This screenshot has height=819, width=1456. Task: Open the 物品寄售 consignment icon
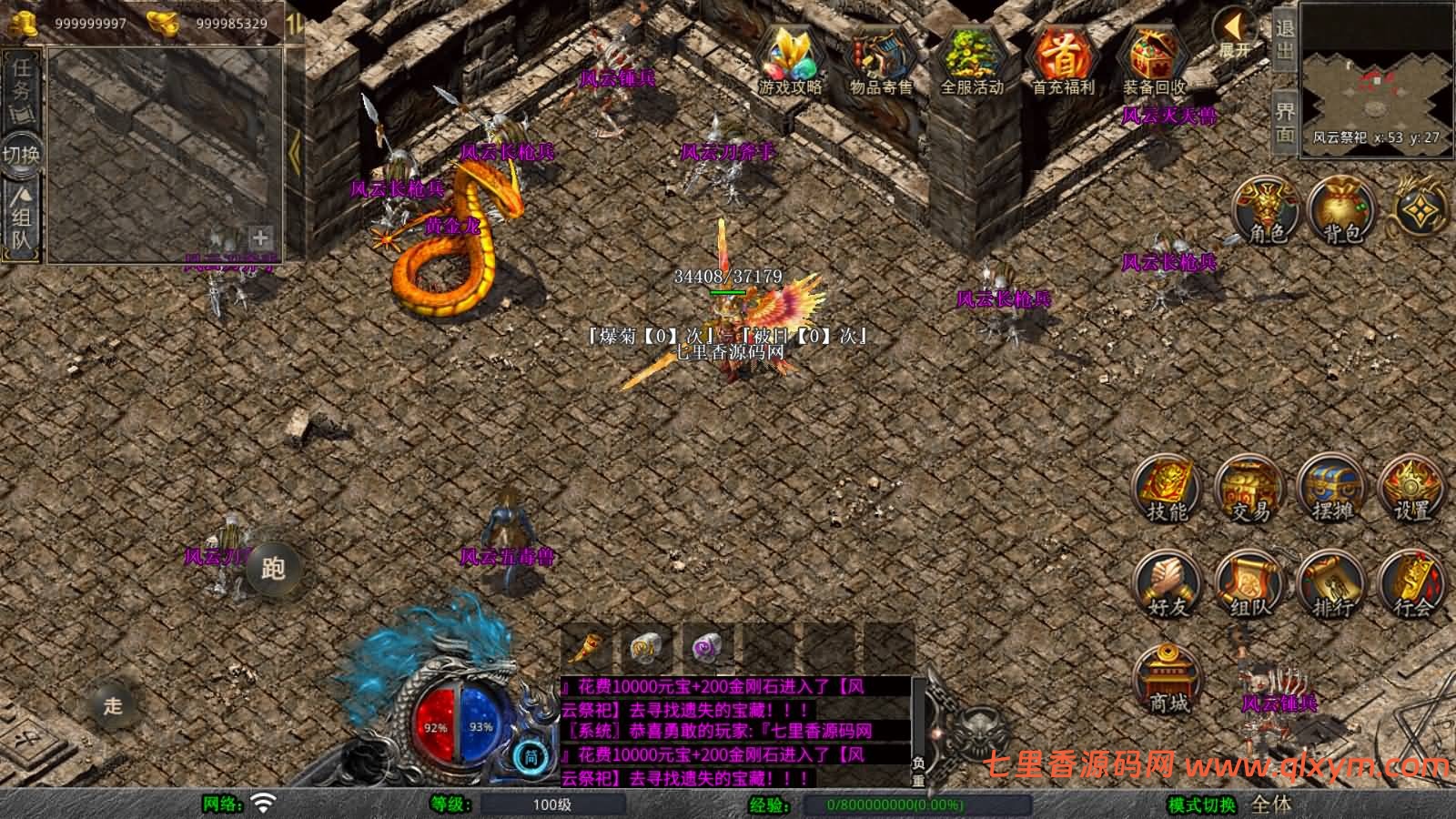(x=880, y=60)
